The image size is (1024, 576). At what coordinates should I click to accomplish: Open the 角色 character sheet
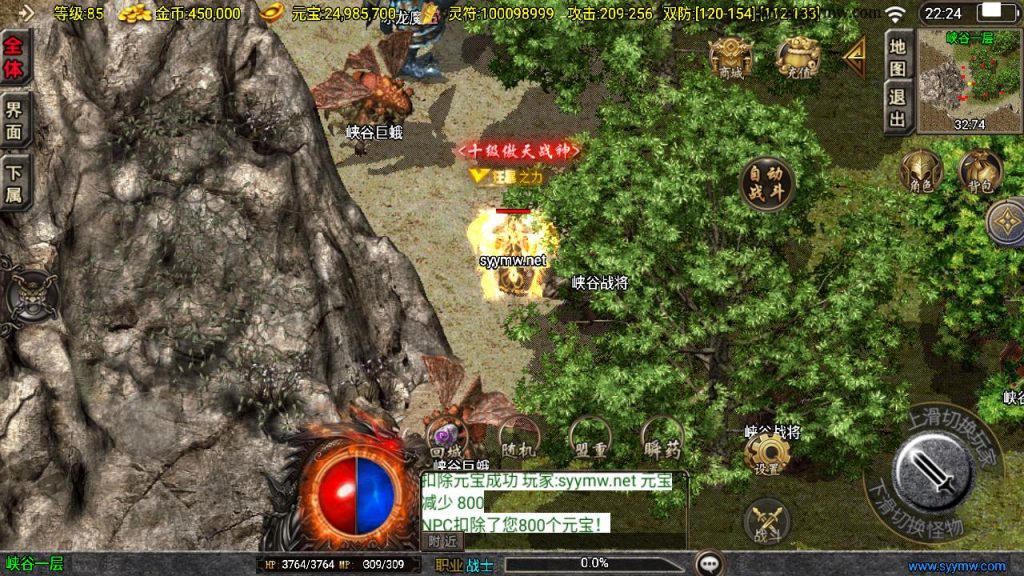click(x=921, y=172)
